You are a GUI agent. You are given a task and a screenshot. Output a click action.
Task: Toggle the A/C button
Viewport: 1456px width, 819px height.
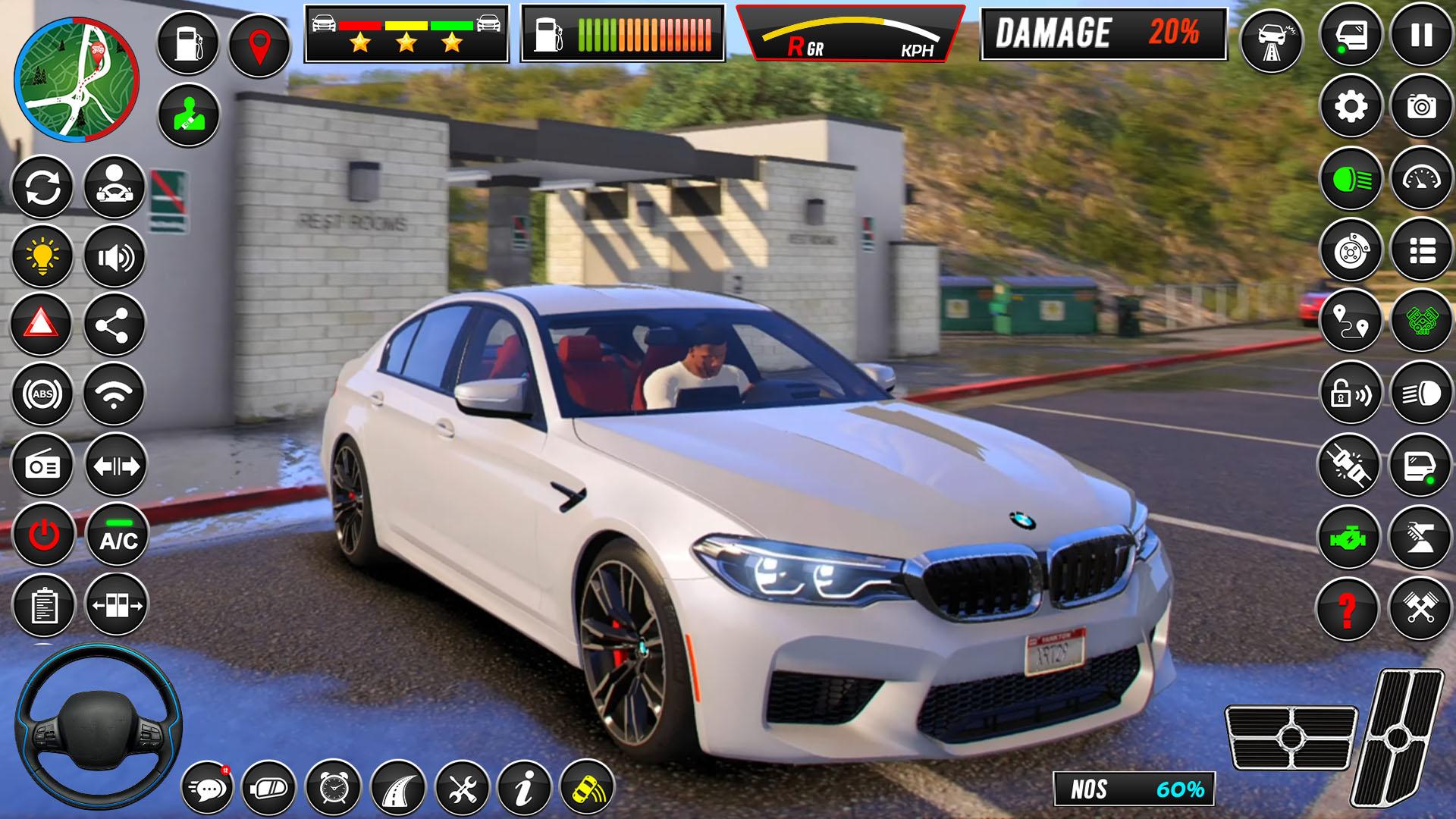pos(117,535)
